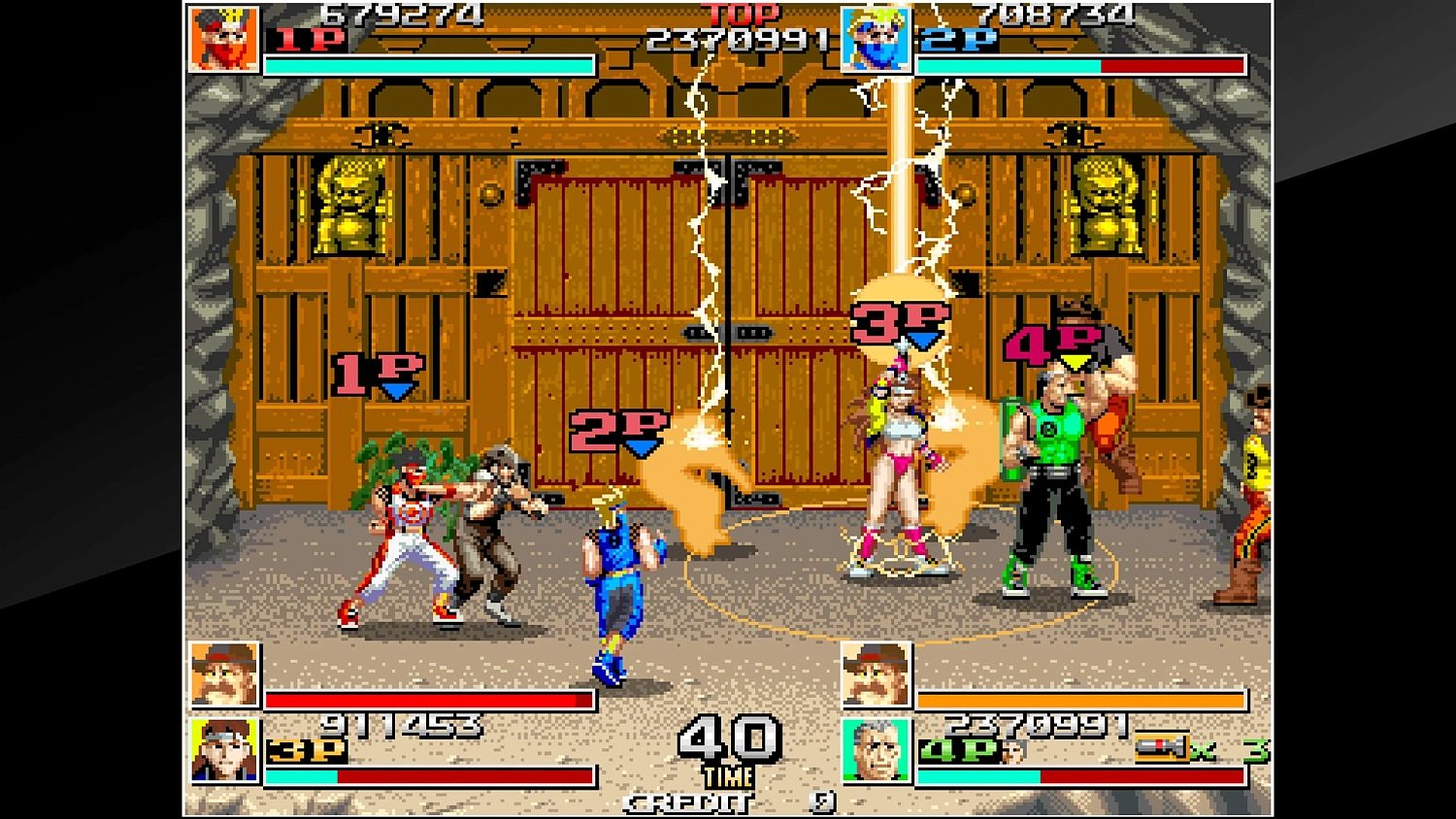
Task: Click the CREDIT counter at screen bottom
Action: click(686, 803)
